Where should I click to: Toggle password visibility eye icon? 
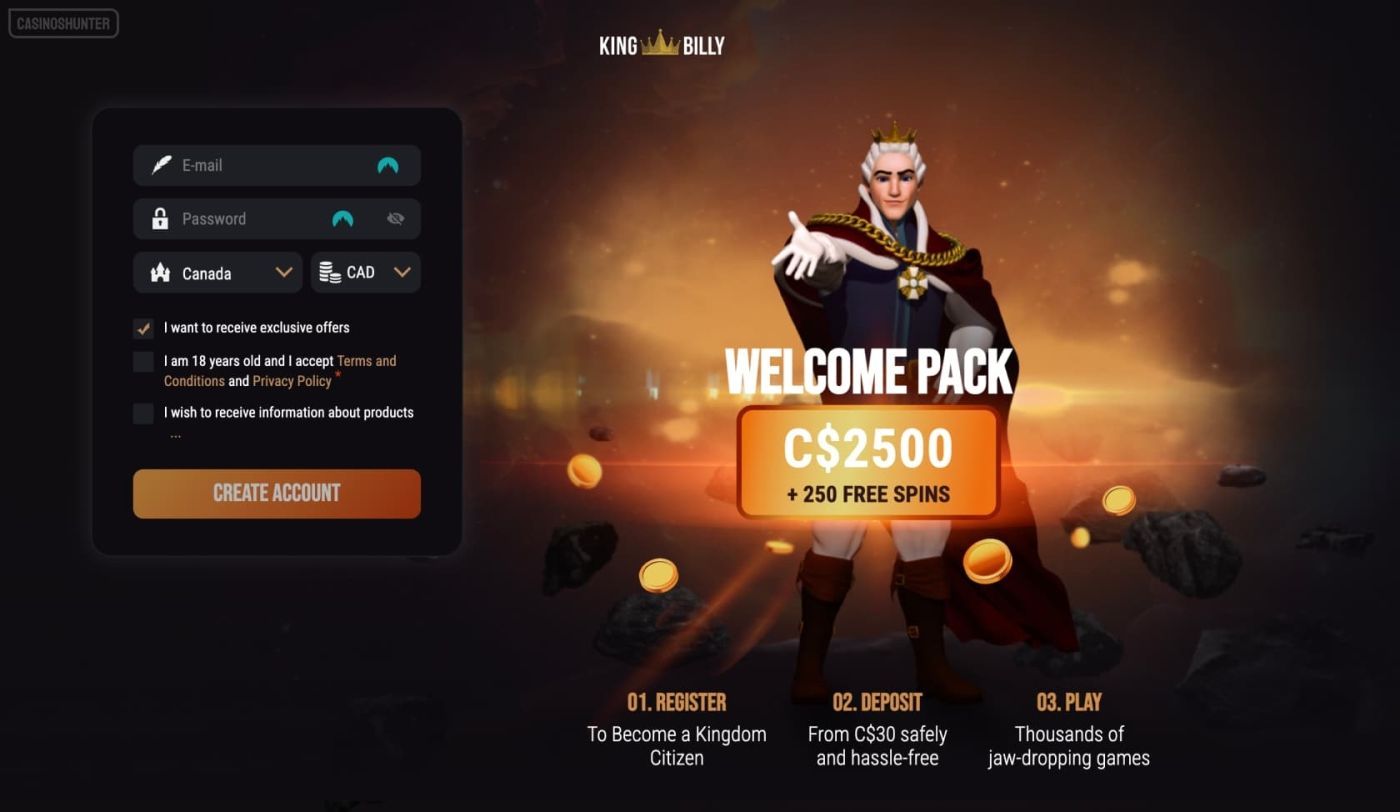point(395,219)
